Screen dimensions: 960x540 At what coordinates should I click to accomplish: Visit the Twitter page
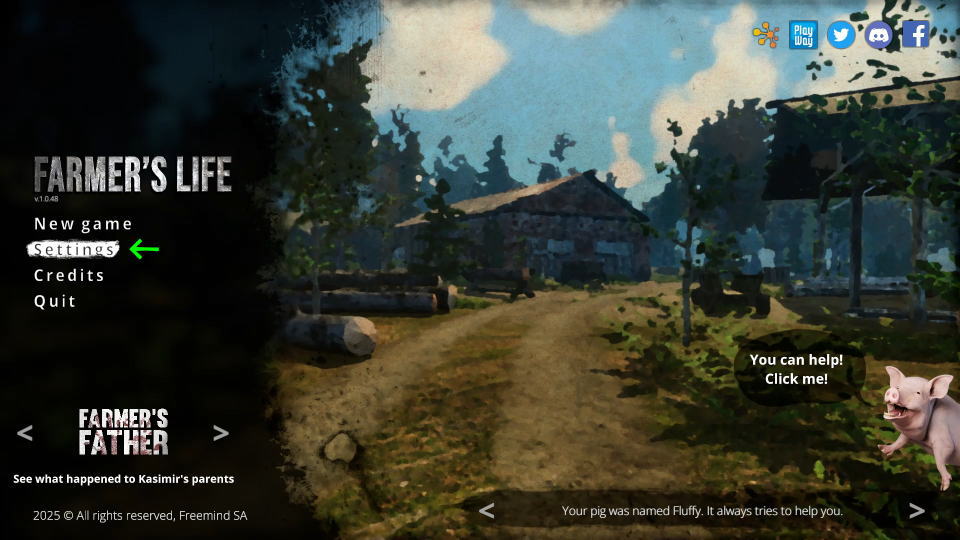pos(841,35)
